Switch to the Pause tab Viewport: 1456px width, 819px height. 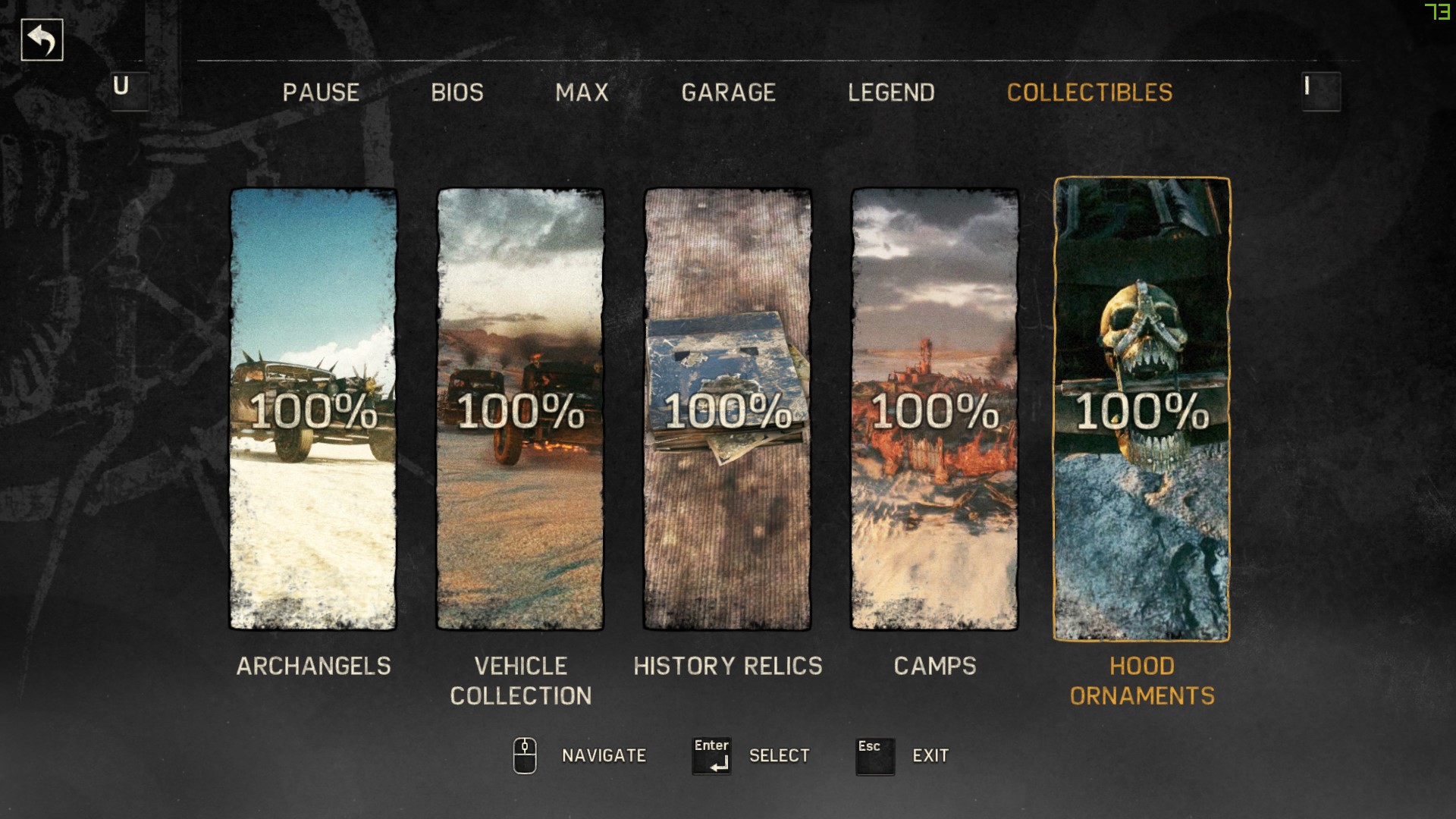pyautogui.click(x=321, y=93)
